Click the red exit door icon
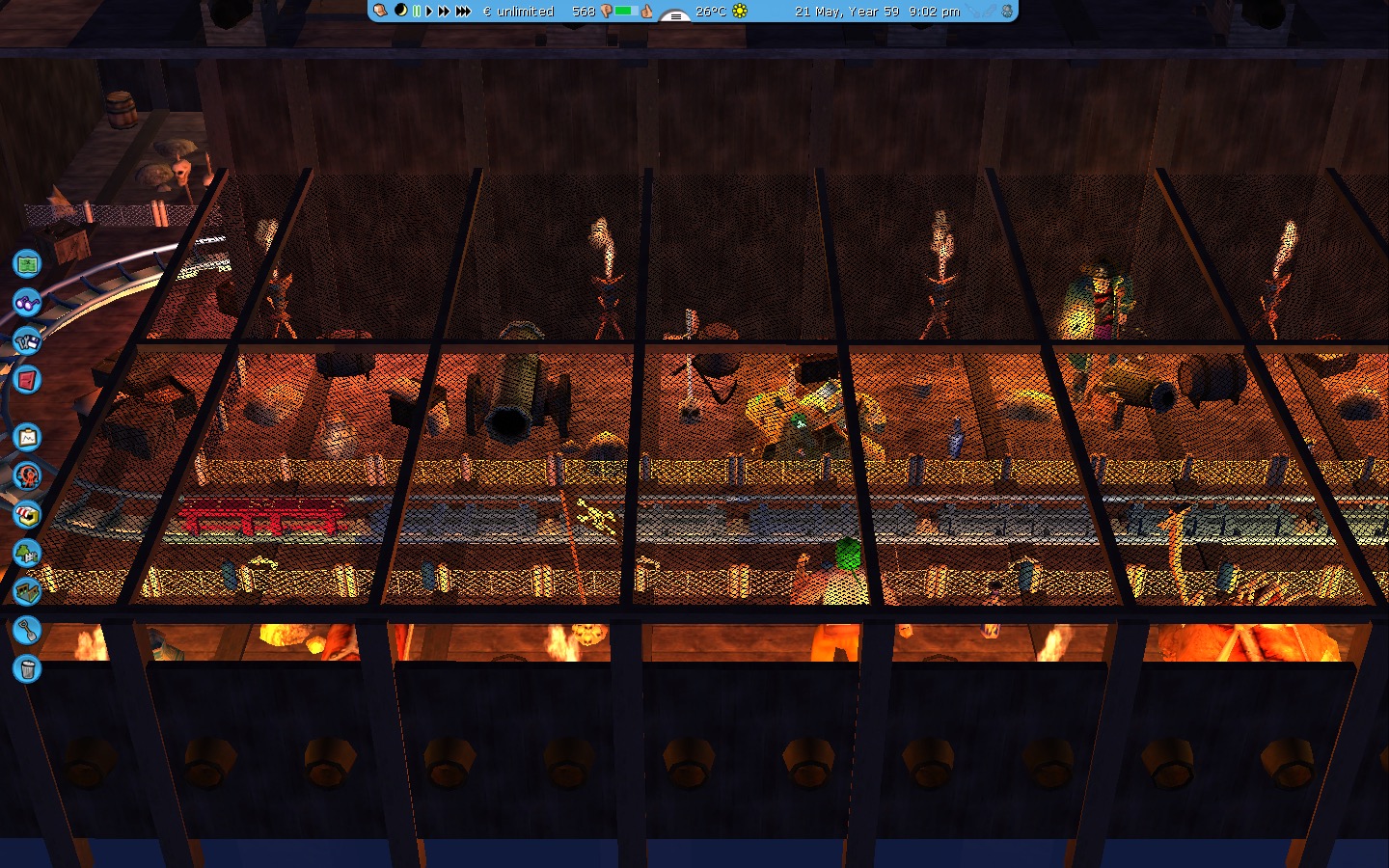Viewport: 1389px width, 868px height. click(x=27, y=380)
